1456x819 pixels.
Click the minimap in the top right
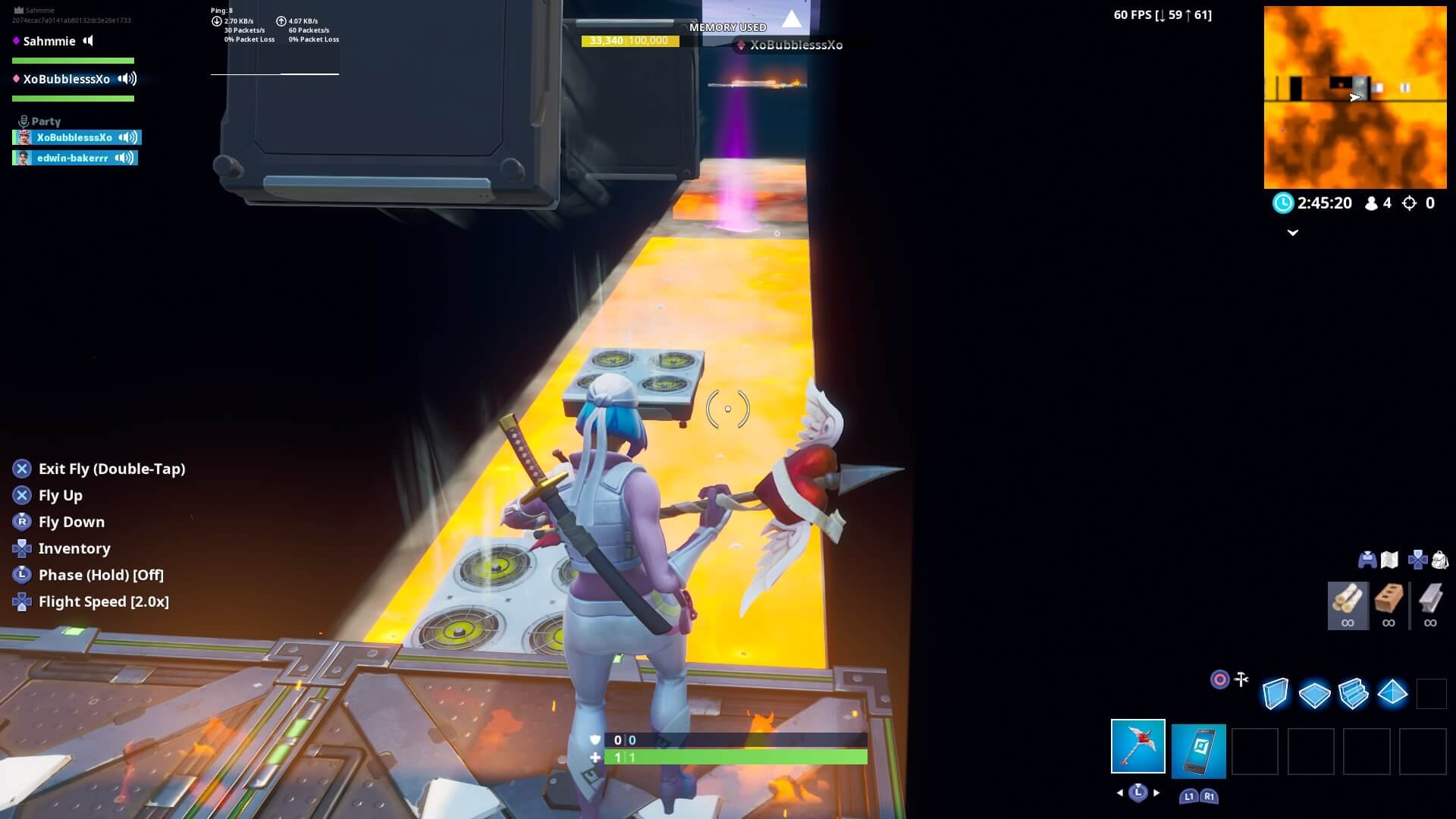pos(1355,99)
